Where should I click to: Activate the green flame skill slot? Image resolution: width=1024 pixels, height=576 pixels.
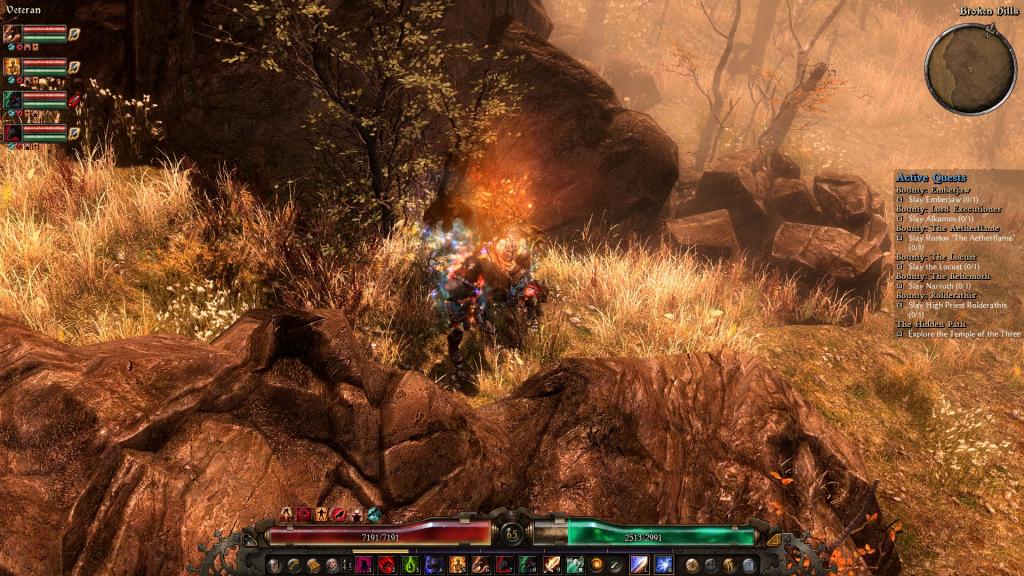410,565
